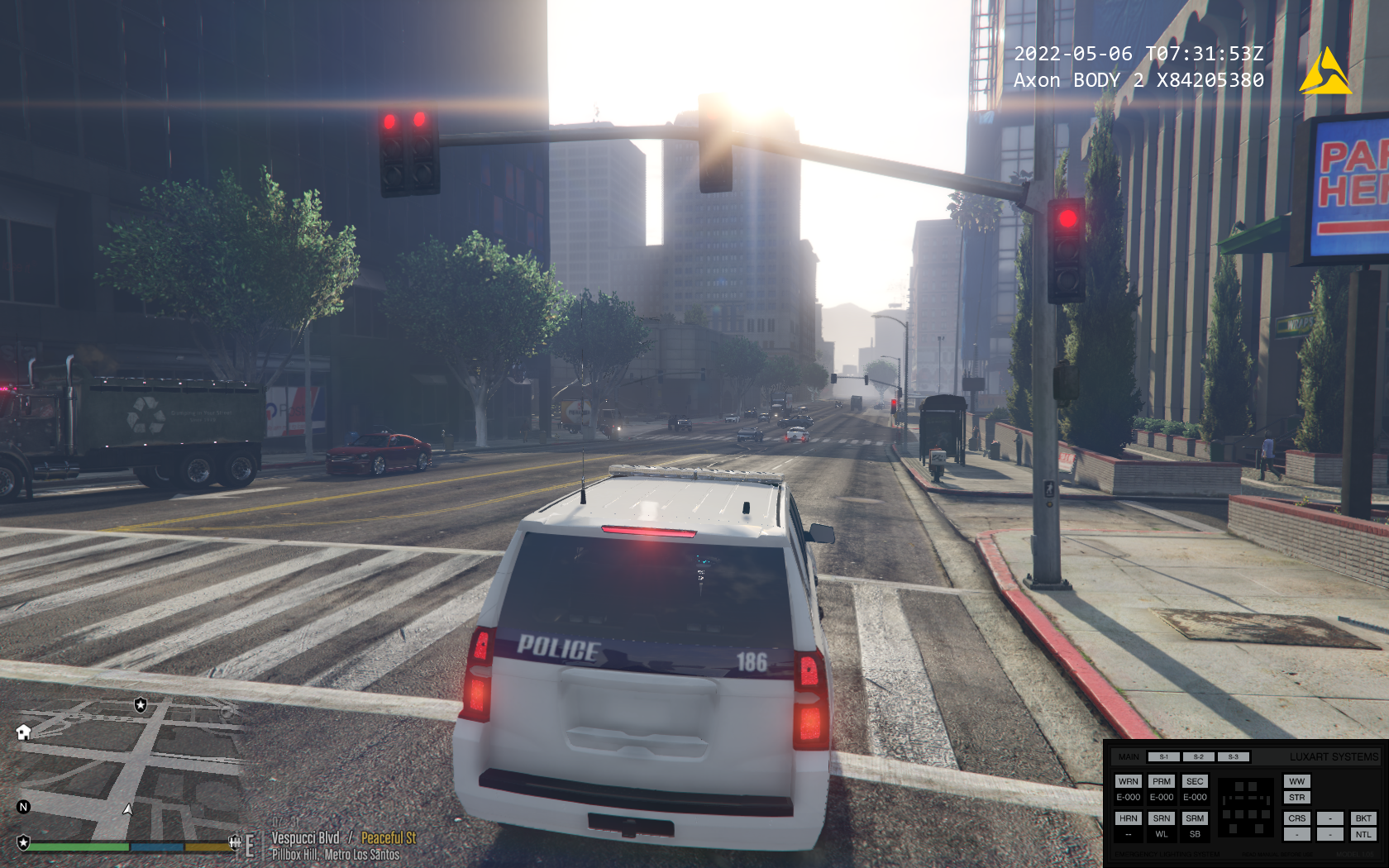
Task: Select the S-1 siren tab
Action: 1163,756
